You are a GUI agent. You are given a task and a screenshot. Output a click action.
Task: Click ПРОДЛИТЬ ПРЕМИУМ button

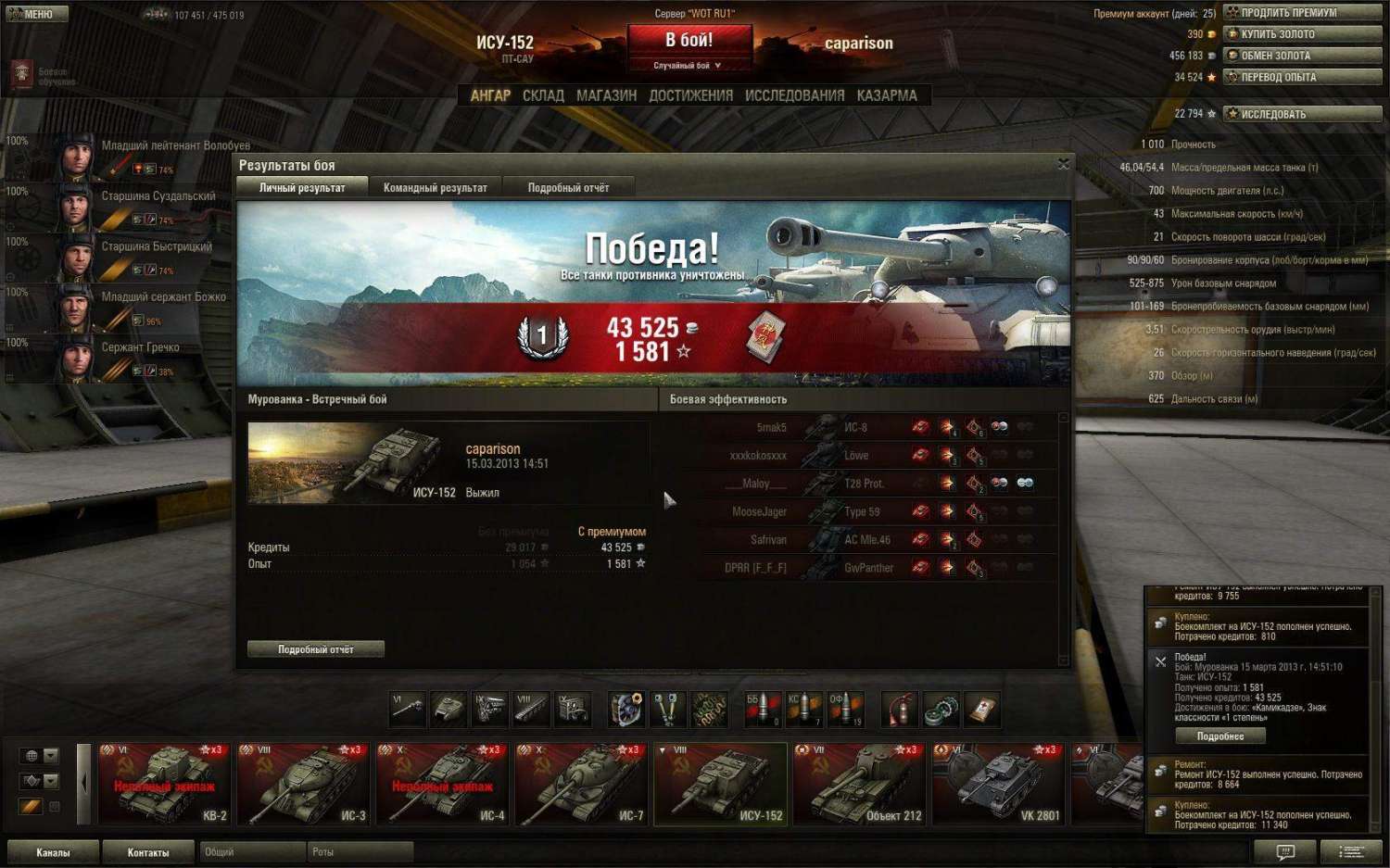click(1302, 13)
